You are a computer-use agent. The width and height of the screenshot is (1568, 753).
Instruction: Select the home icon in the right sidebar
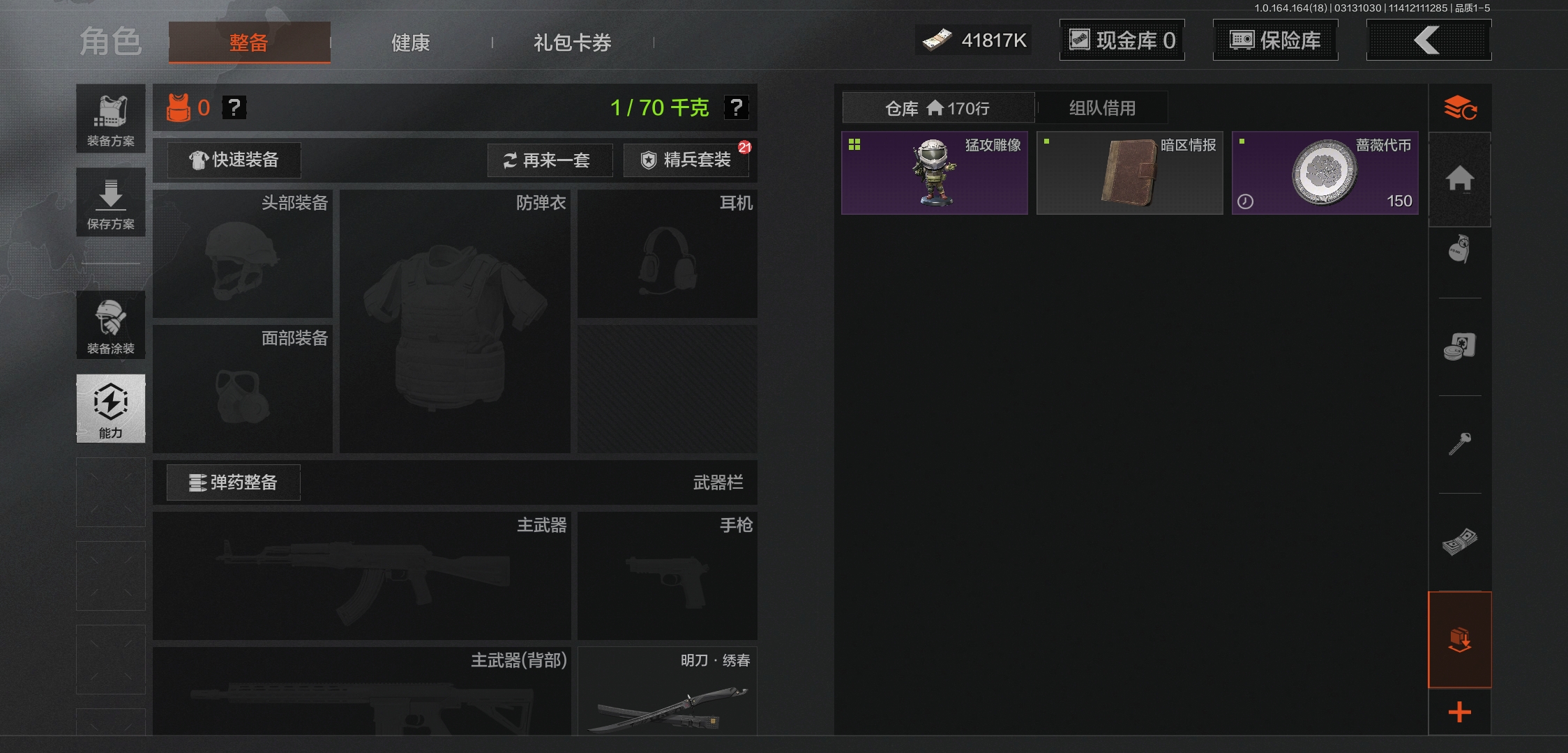[1461, 180]
